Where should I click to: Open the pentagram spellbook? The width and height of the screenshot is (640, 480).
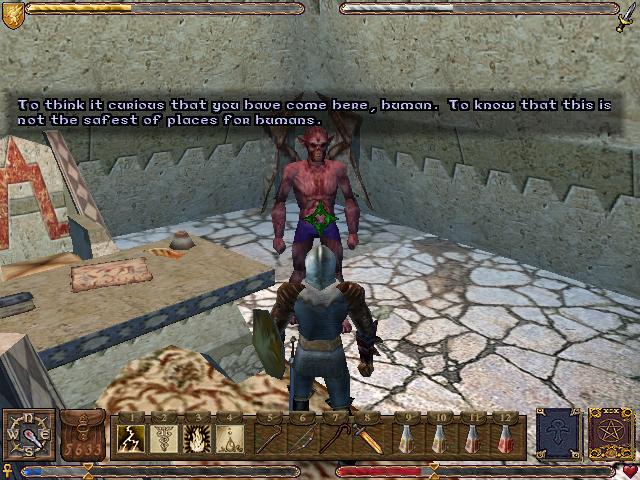pos(607,433)
